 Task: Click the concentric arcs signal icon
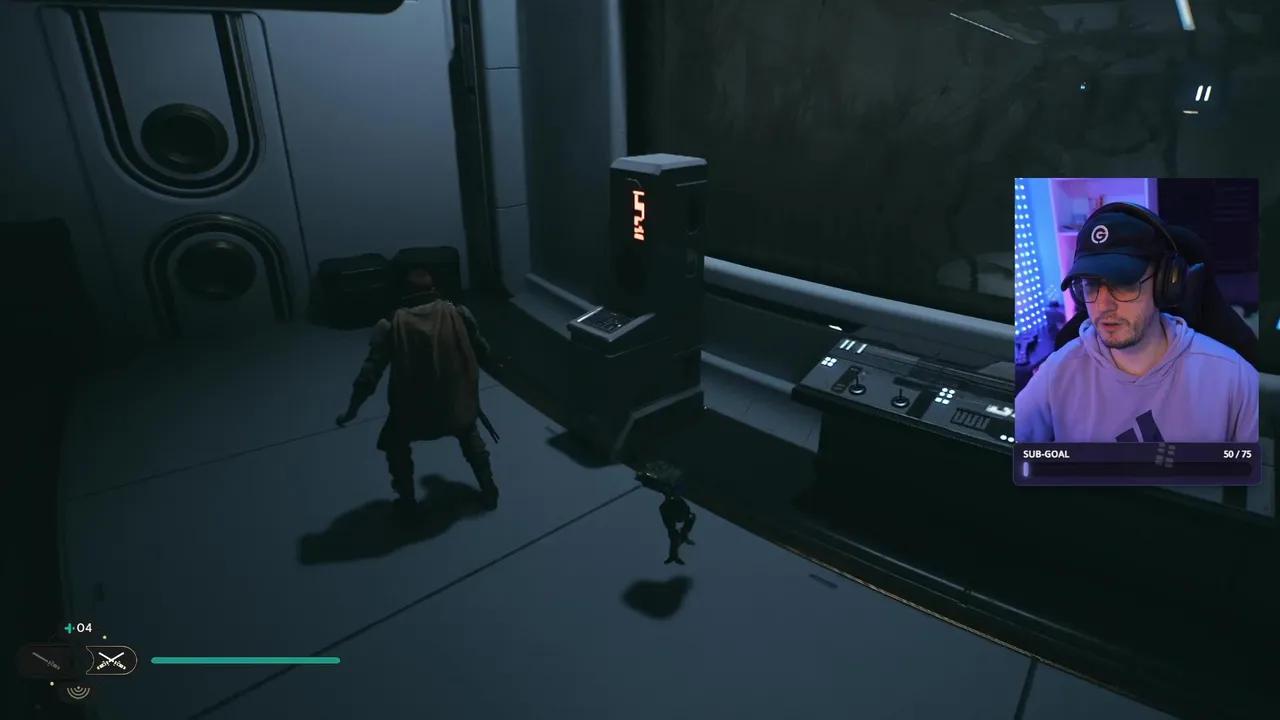pos(78,688)
